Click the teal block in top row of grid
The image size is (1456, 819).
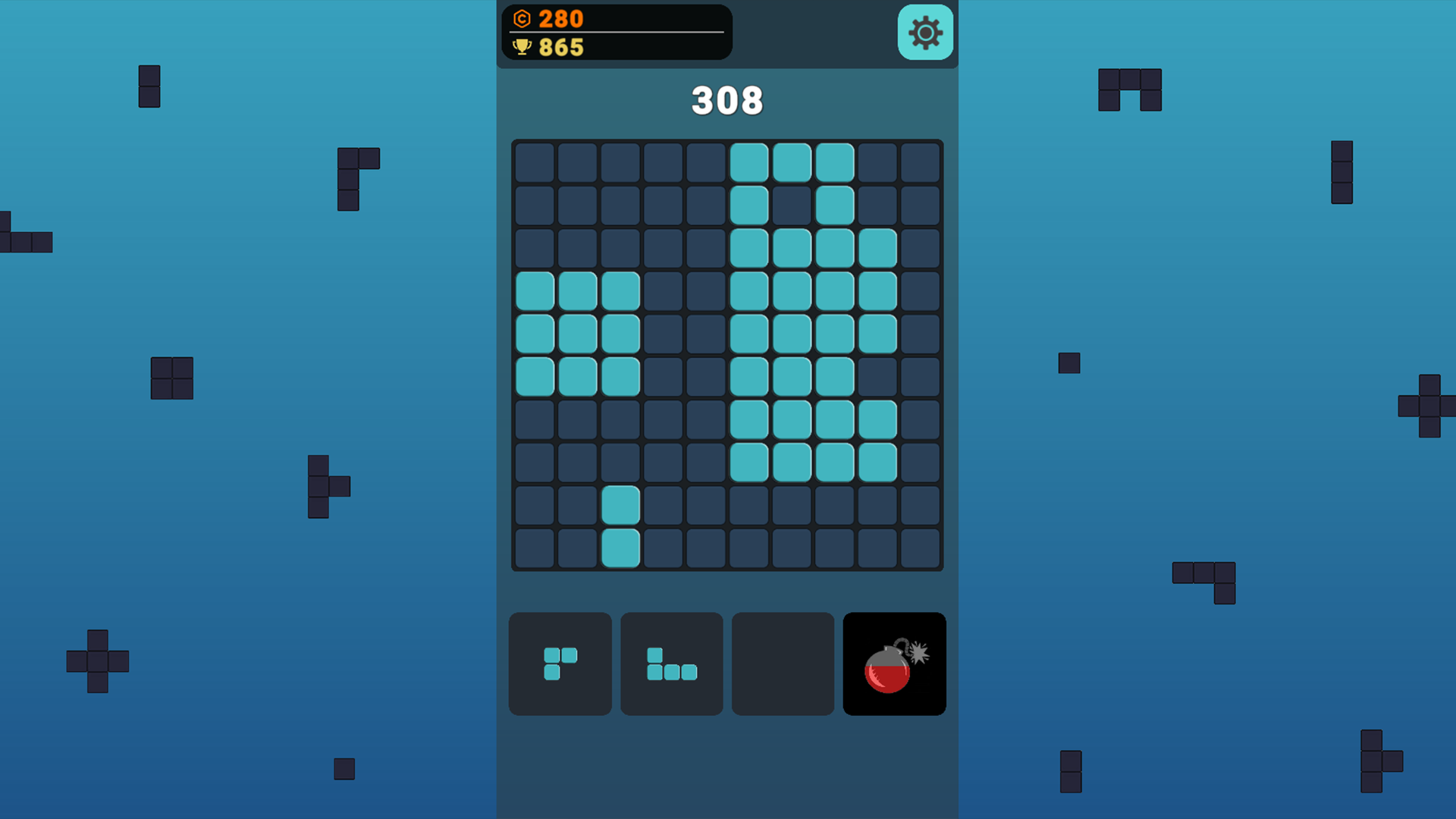click(x=794, y=162)
